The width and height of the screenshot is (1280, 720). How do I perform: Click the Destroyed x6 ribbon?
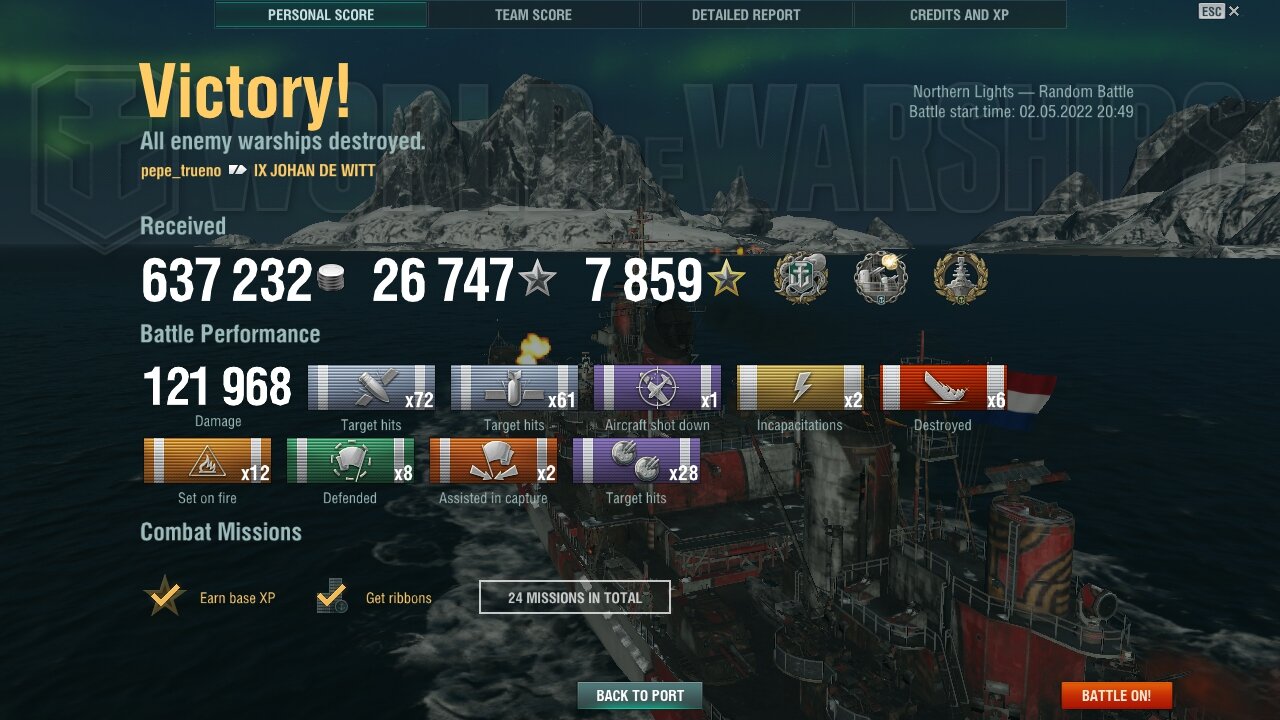[x=943, y=388]
